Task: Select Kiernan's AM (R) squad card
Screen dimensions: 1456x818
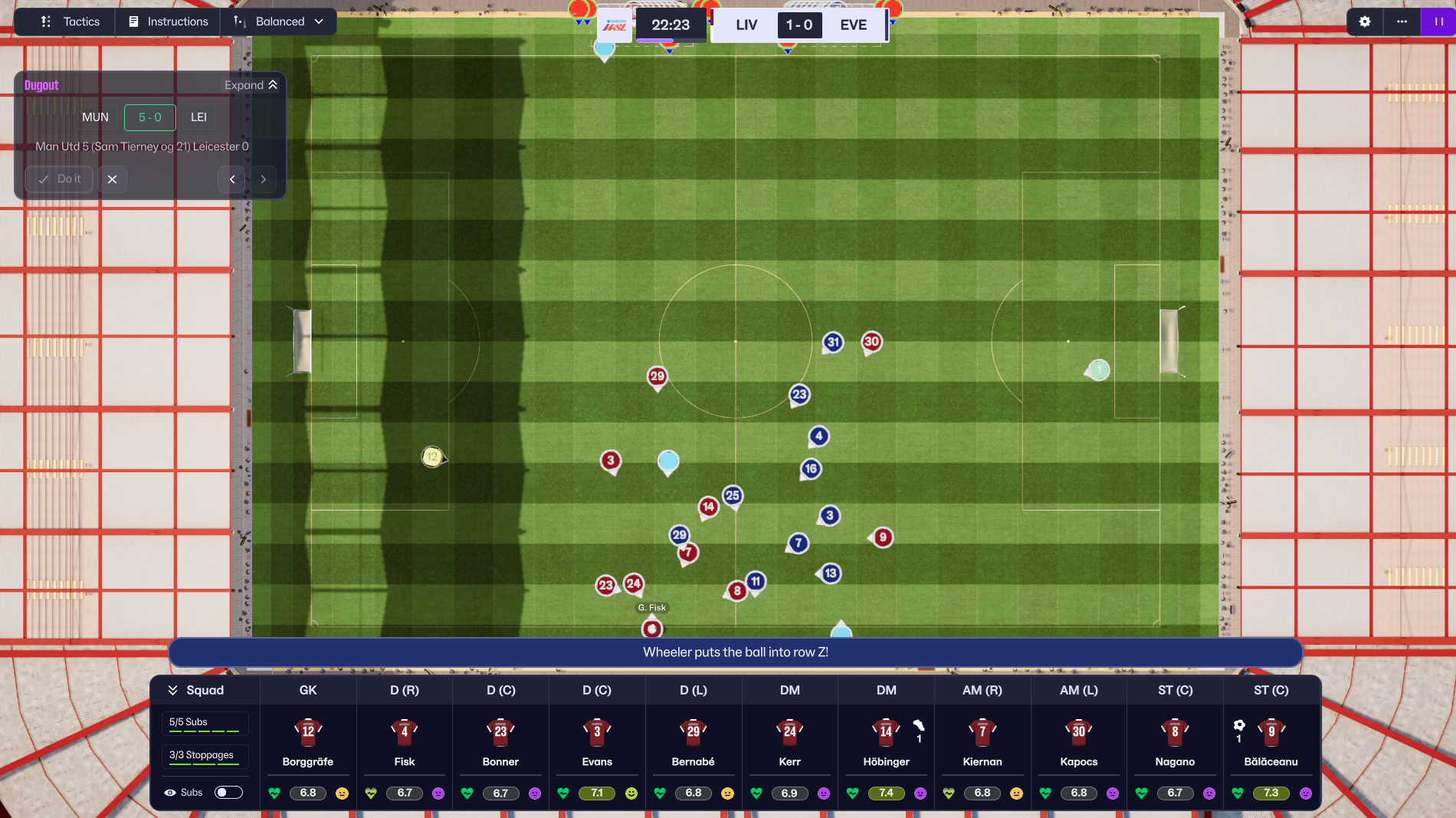Action: (982, 742)
